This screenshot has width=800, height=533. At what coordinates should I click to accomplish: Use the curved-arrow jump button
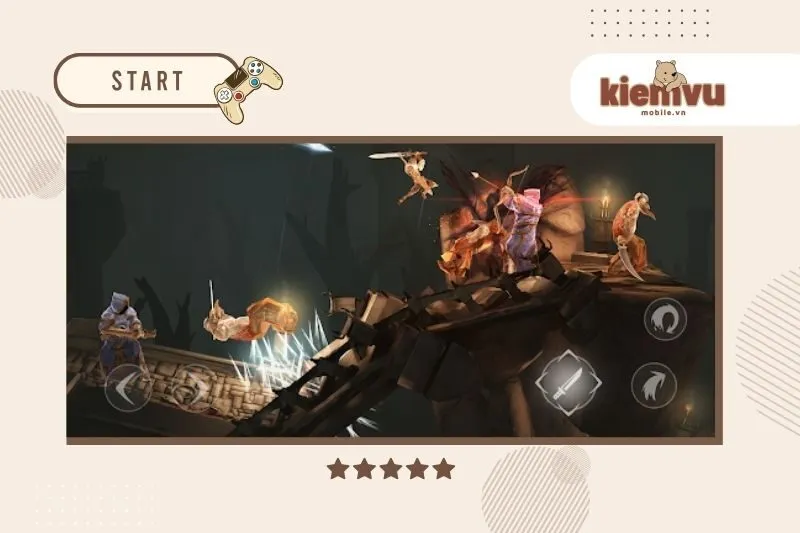point(655,385)
